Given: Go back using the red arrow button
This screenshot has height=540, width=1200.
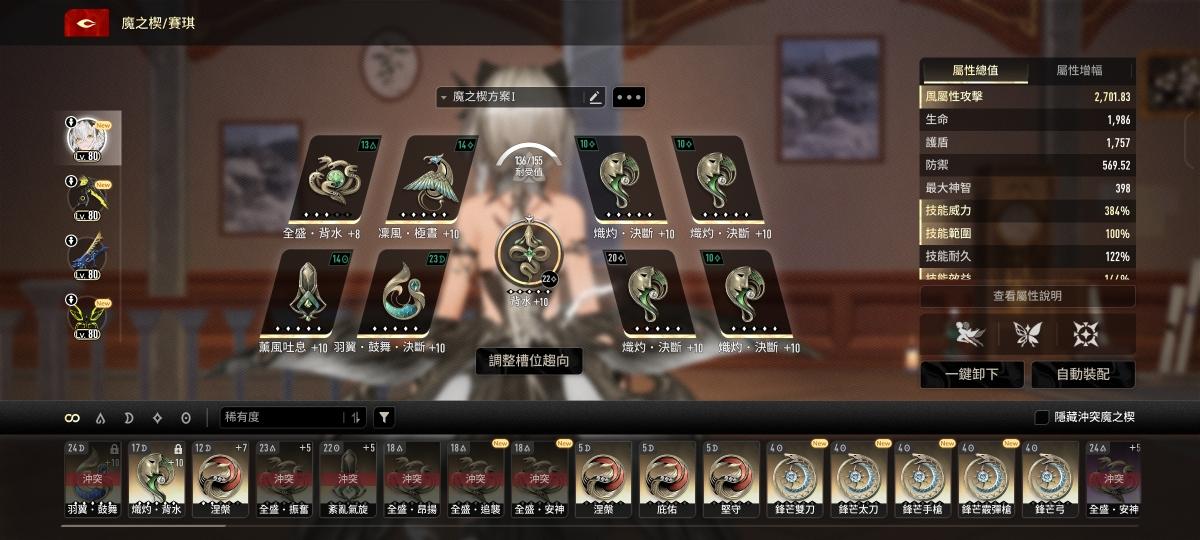Looking at the screenshot, I should [87, 22].
